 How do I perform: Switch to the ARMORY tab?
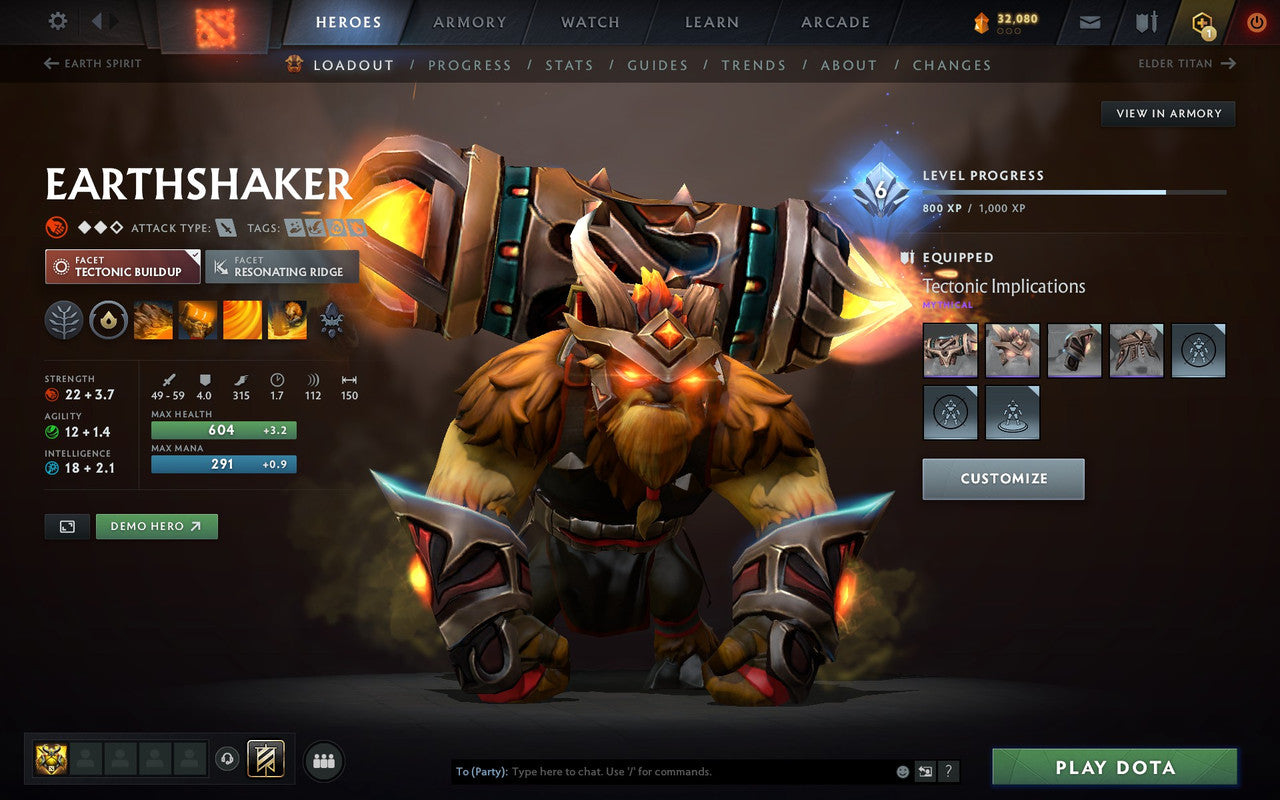click(x=469, y=21)
